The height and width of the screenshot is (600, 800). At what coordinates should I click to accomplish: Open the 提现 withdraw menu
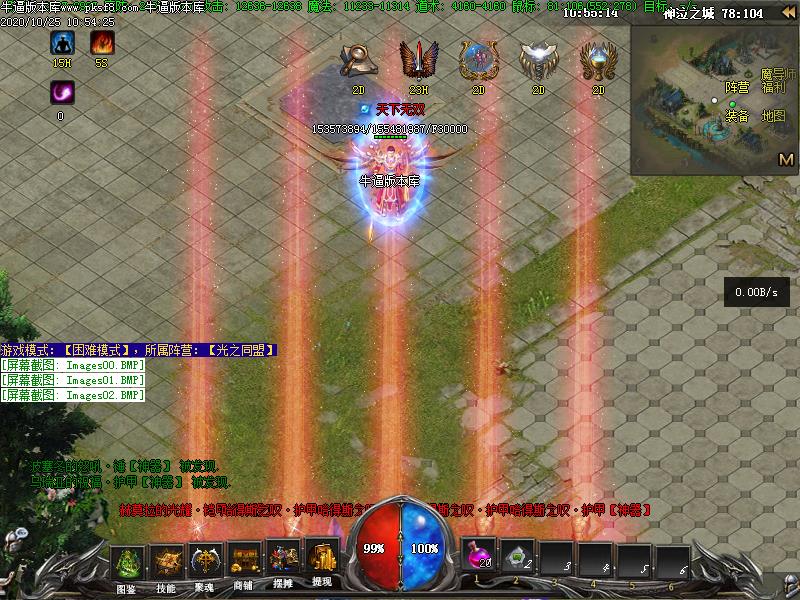[322, 561]
